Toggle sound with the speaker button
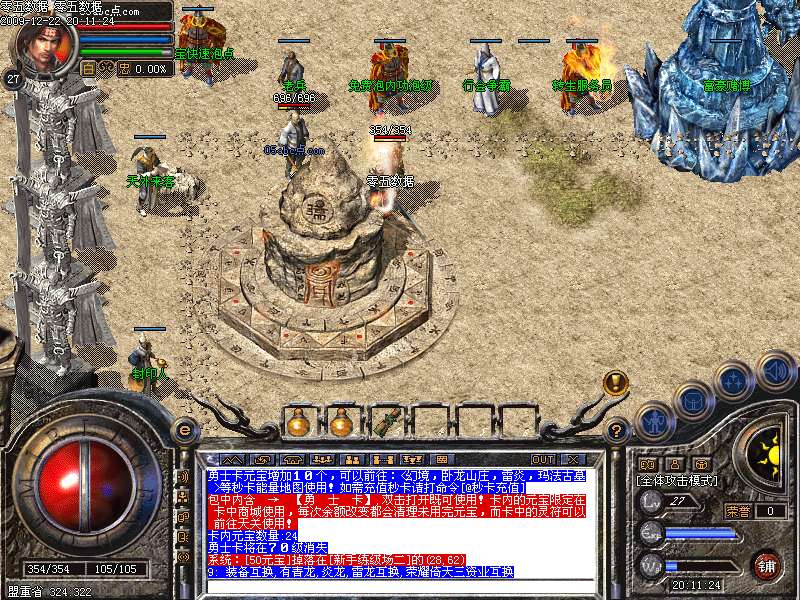This screenshot has width=800, height=600. 775,370
